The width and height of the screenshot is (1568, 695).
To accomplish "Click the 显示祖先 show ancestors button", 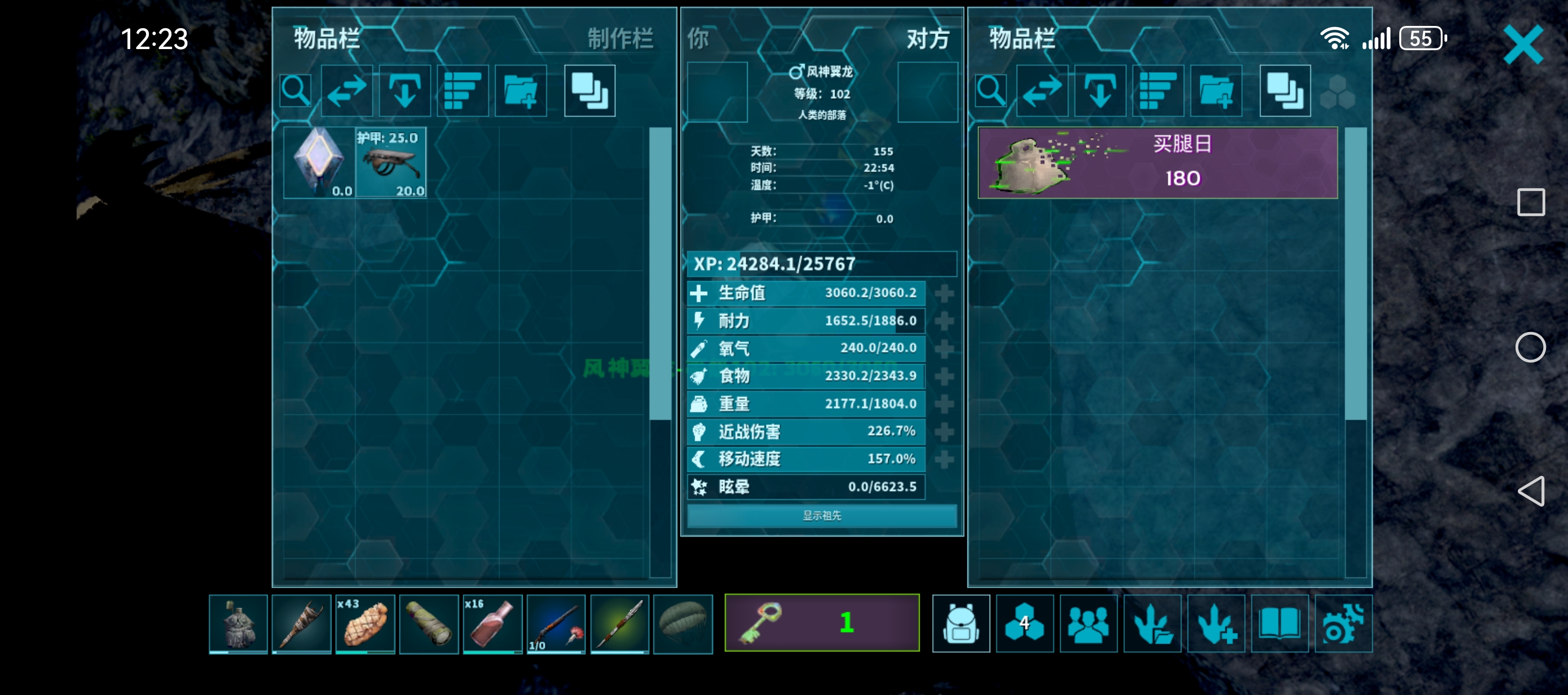I will [821, 516].
